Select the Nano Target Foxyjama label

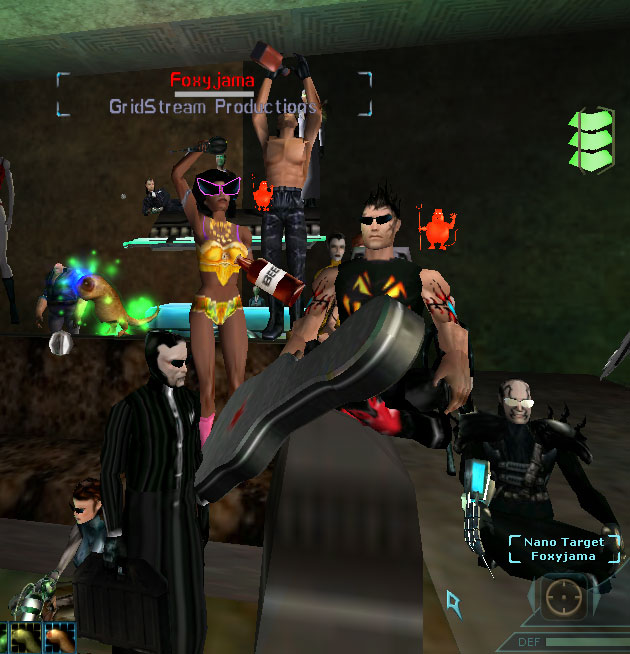563,549
